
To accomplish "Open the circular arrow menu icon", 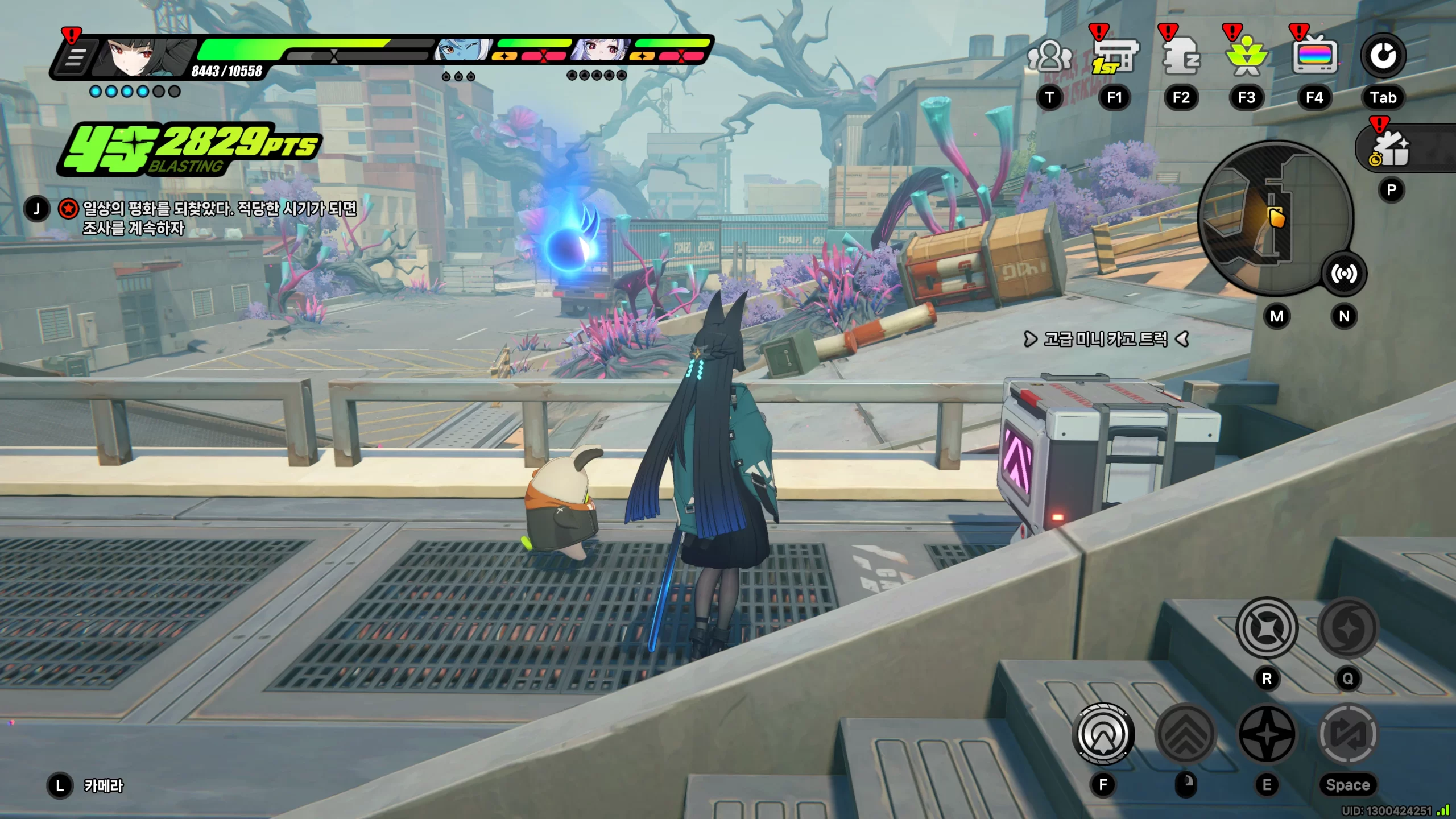I will pos(1383,56).
